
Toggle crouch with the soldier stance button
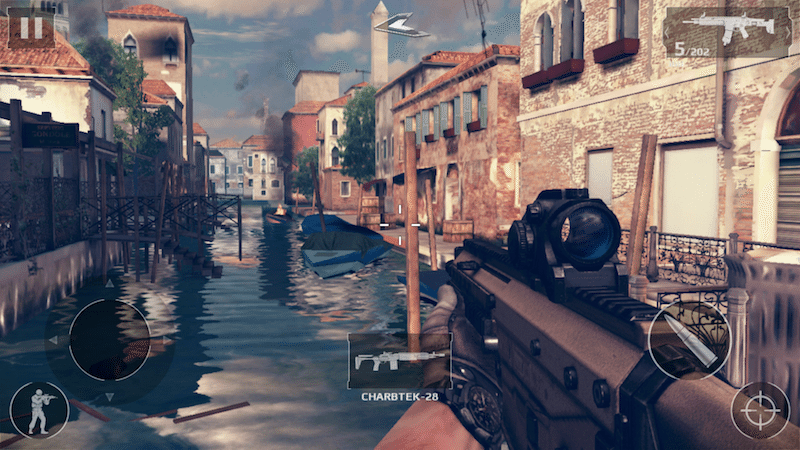pyautogui.click(x=39, y=410)
